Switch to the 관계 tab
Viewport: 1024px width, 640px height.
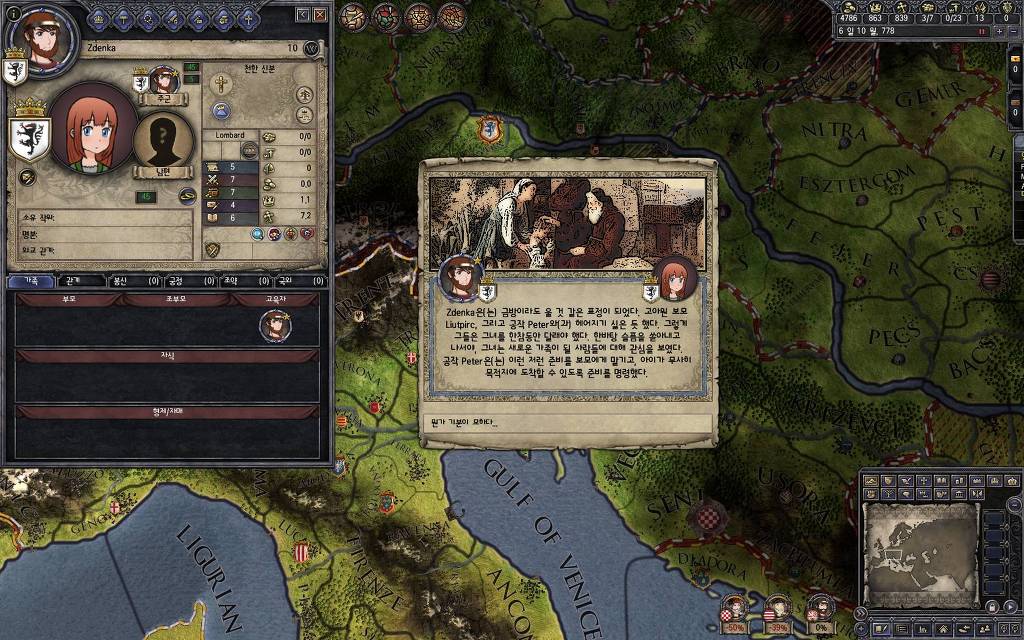click(x=74, y=281)
